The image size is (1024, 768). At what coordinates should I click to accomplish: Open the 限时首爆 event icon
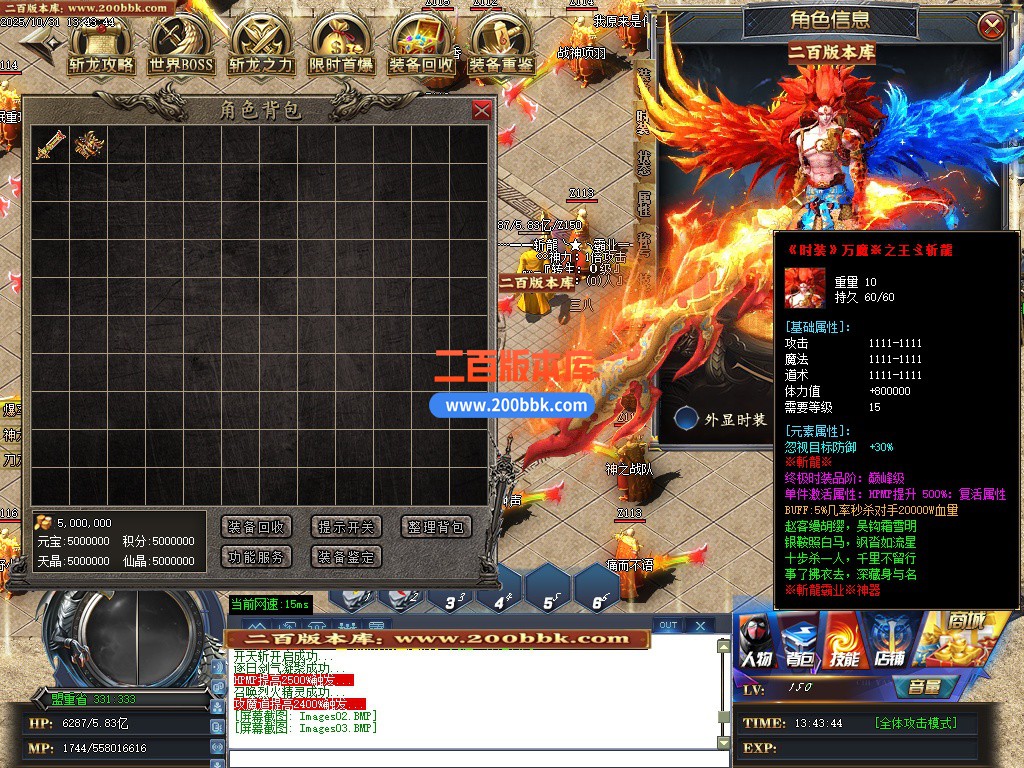(341, 47)
